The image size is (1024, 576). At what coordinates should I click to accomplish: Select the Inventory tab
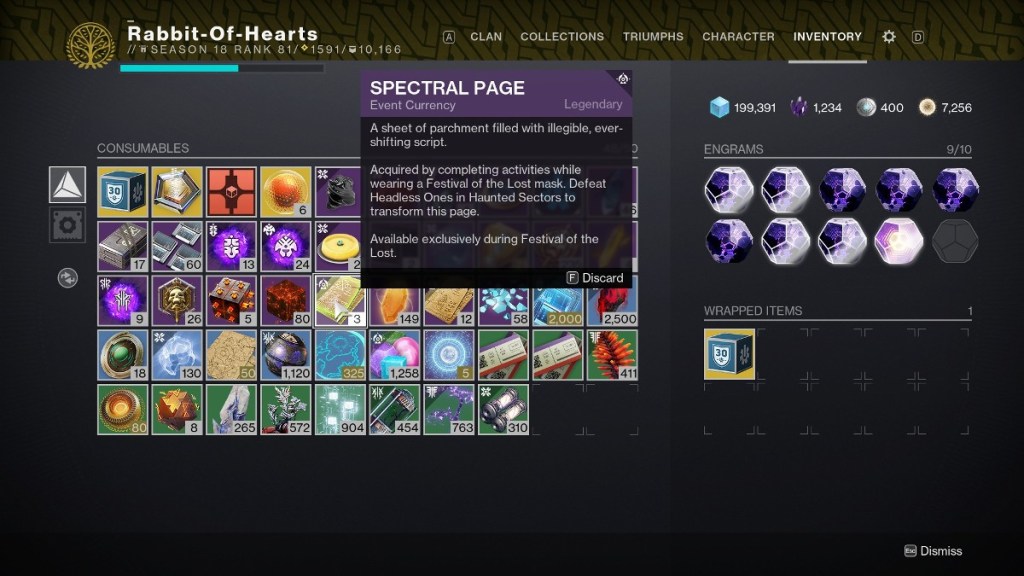click(827, 37)
